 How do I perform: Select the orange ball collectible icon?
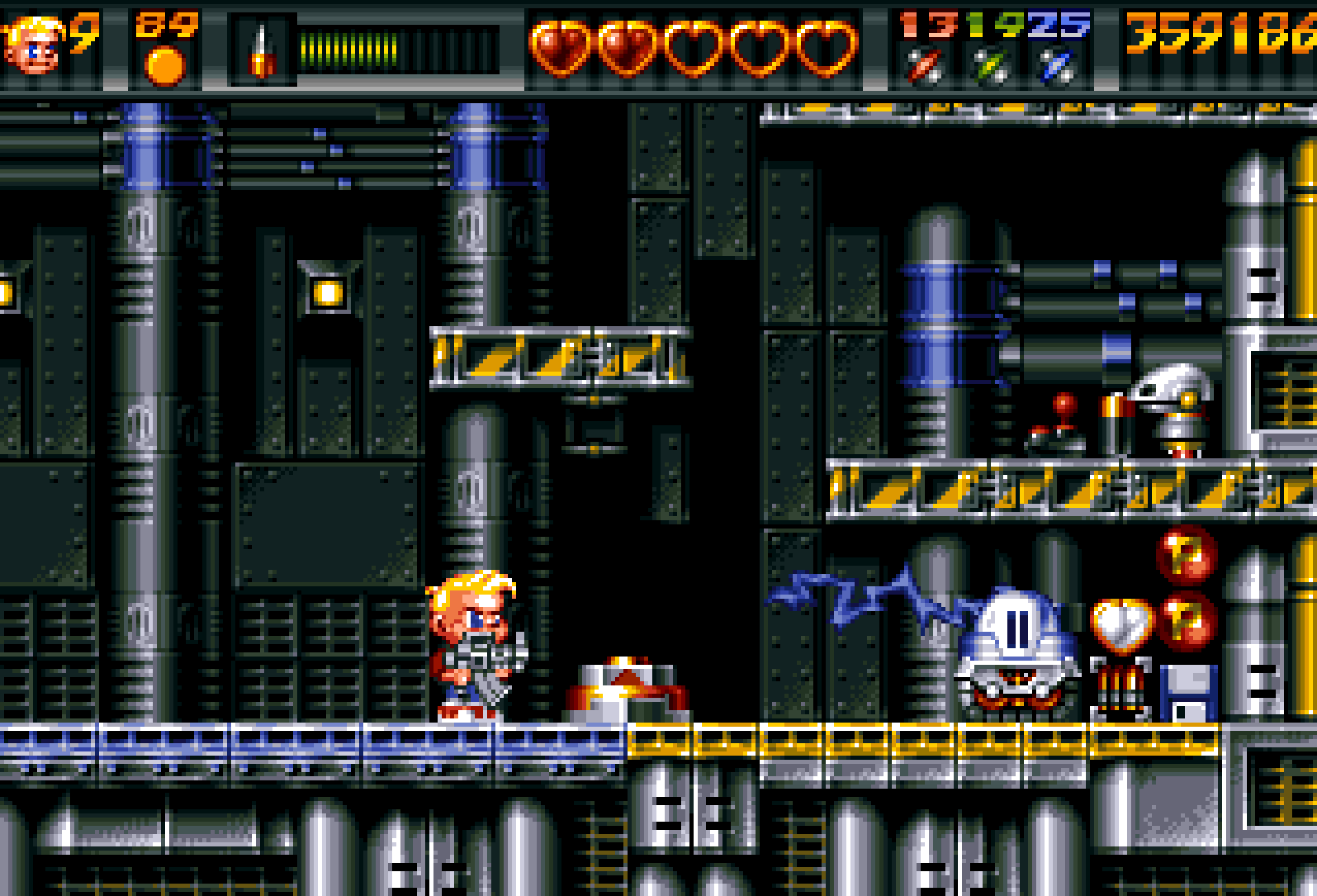[x=165, y=66]
